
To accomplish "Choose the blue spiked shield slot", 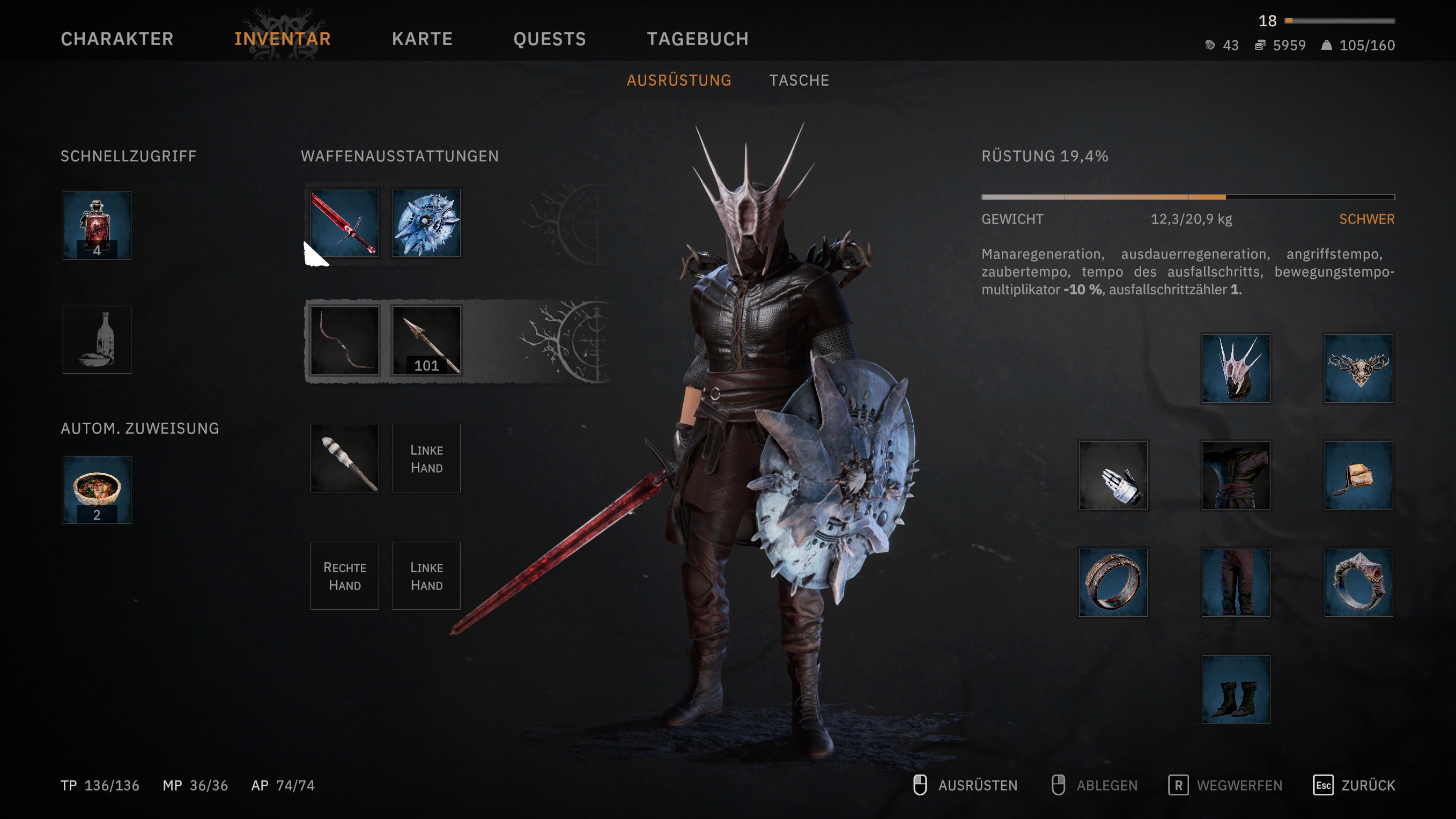I will click(x=427, y=223).
